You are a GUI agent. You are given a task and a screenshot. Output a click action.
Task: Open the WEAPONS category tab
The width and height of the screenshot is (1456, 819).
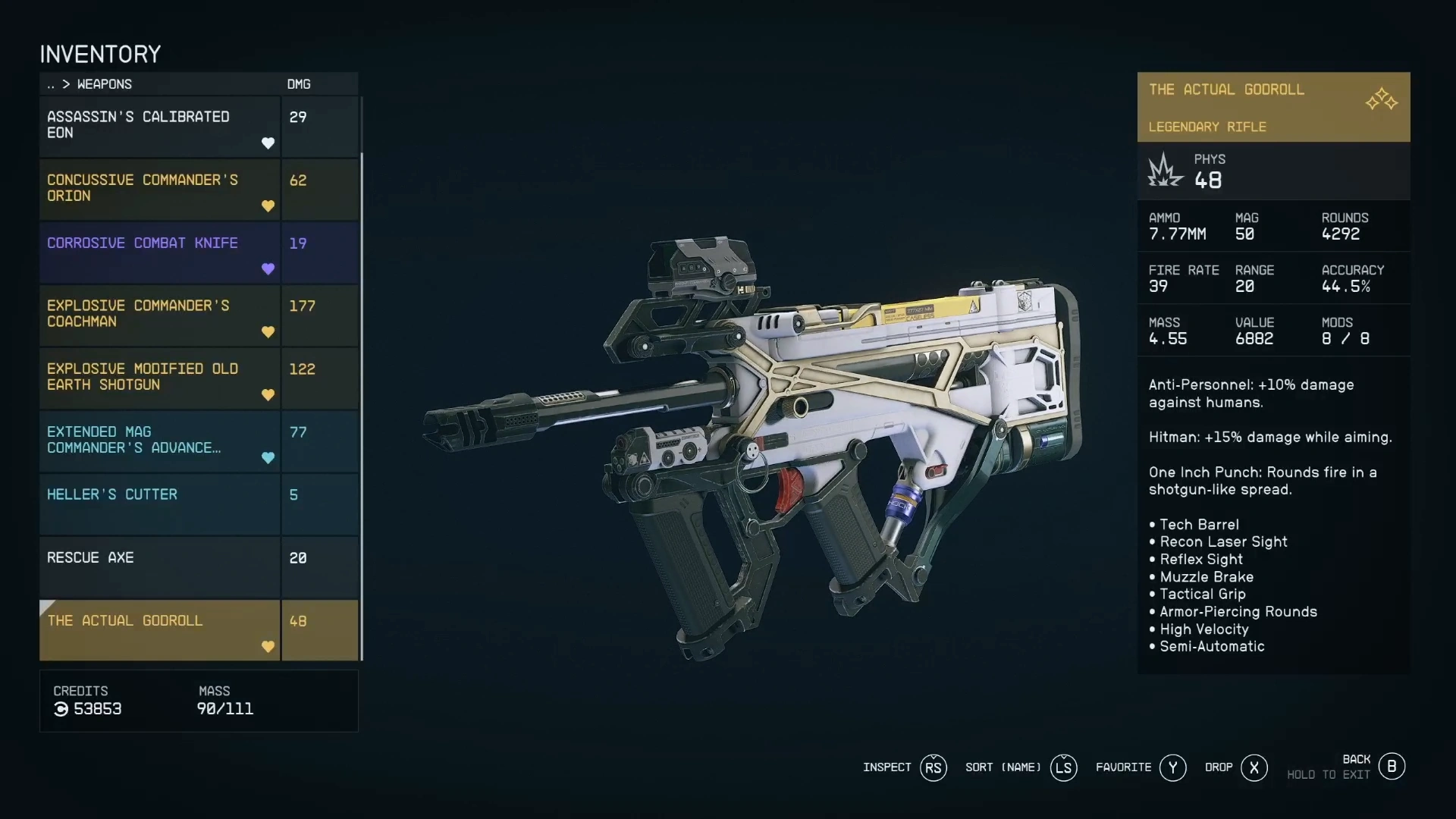click(104, 84)
